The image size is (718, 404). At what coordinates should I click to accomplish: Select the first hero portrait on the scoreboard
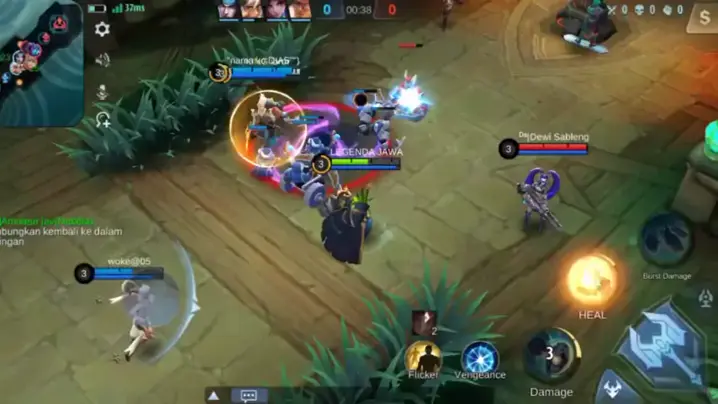coord(229,10)
